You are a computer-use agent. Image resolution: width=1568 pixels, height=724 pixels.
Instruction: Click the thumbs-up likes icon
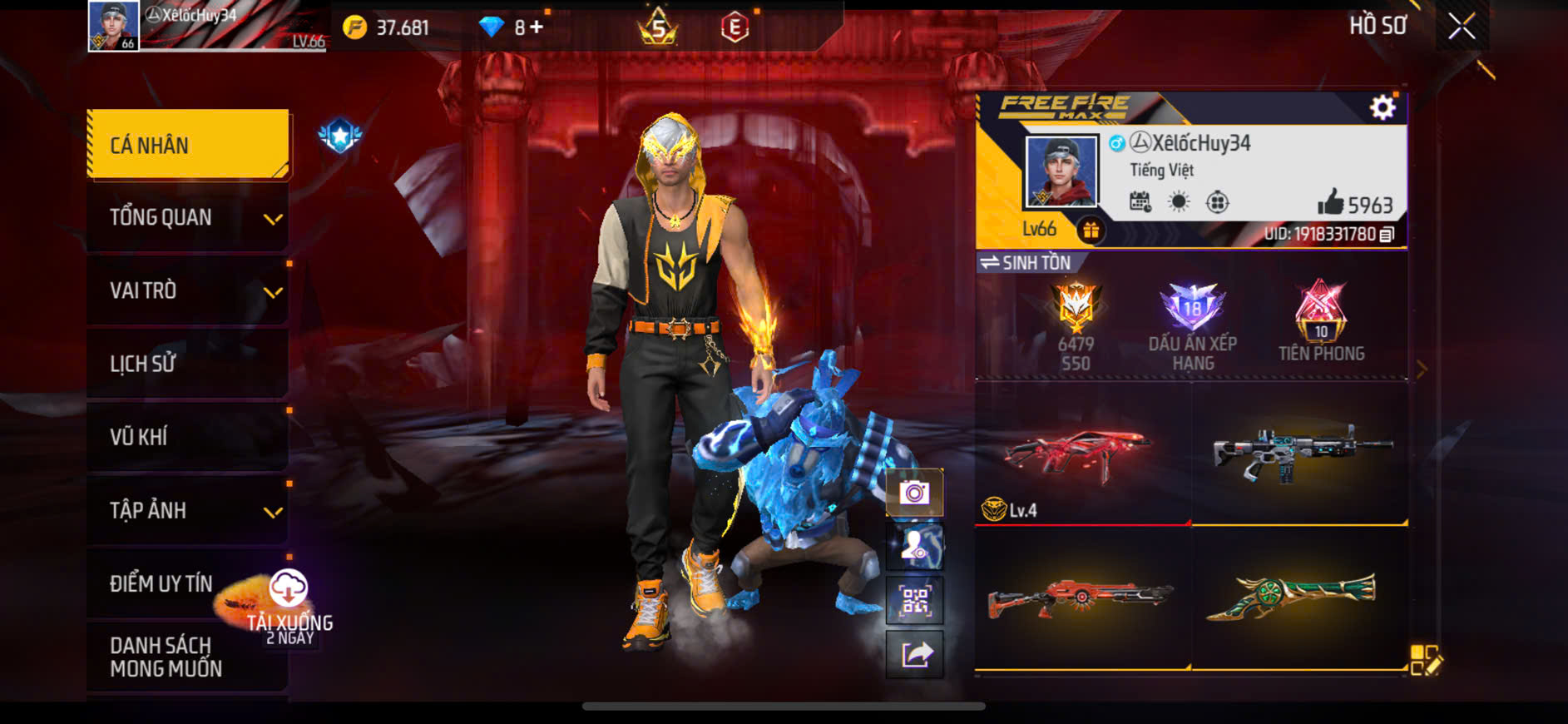[1330, 202]
